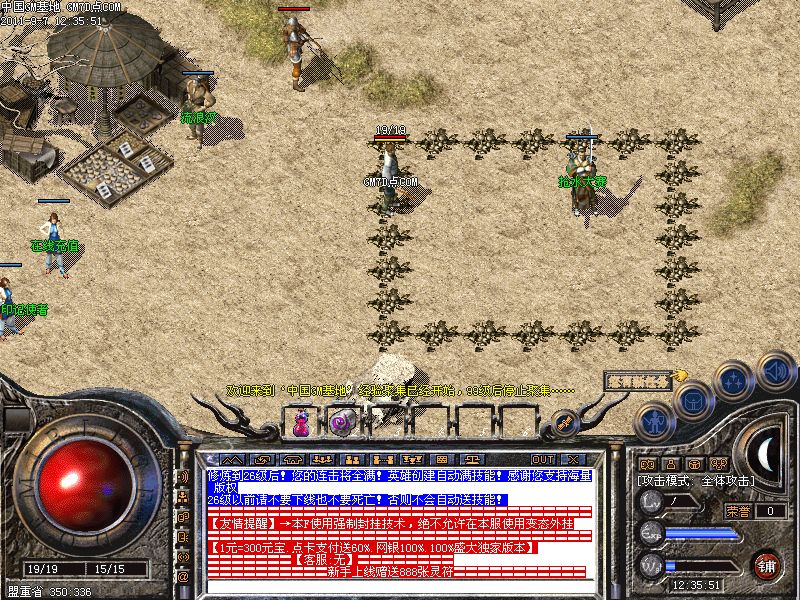Screen dimensions: 800x600
Task: Use the pink potion in the belt
Action: (300, 423)
